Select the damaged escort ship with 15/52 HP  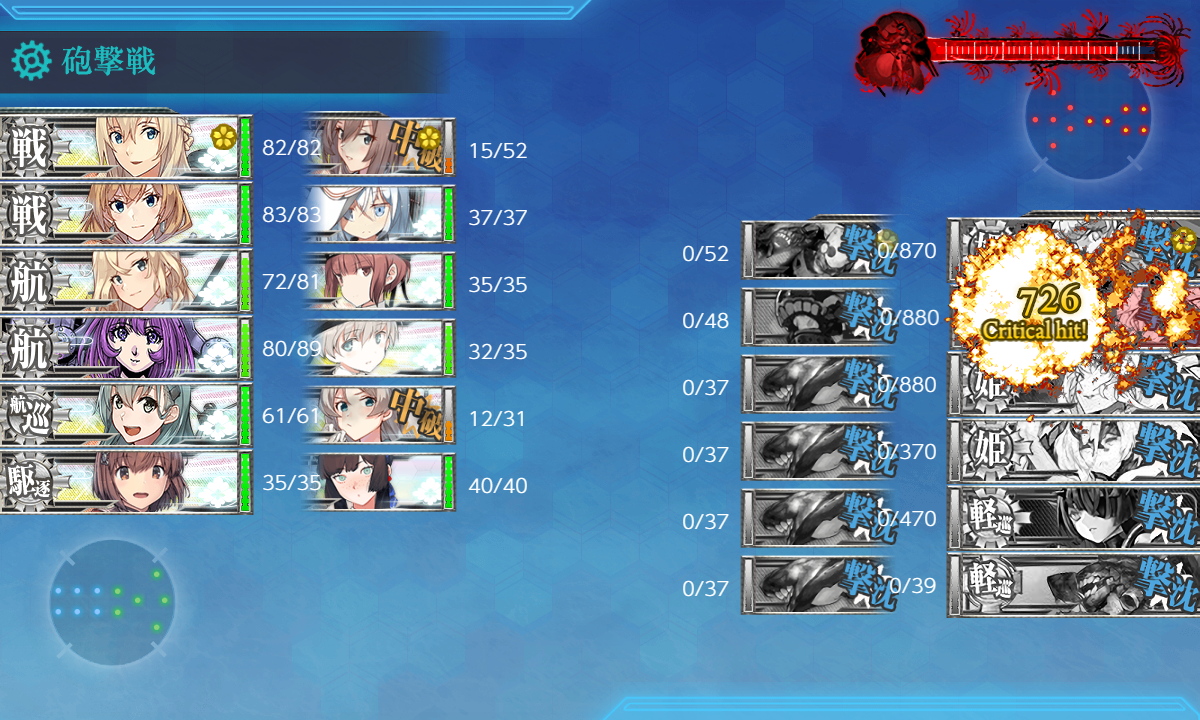coord(380,148)
